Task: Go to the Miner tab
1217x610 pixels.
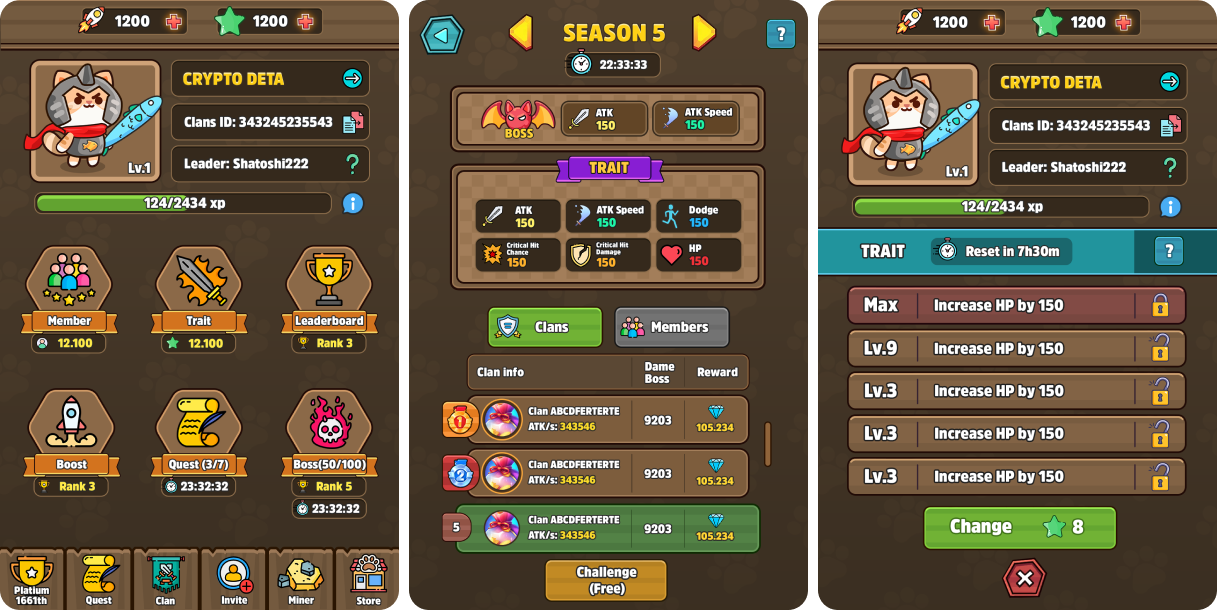Action: [x=300, y=580]
